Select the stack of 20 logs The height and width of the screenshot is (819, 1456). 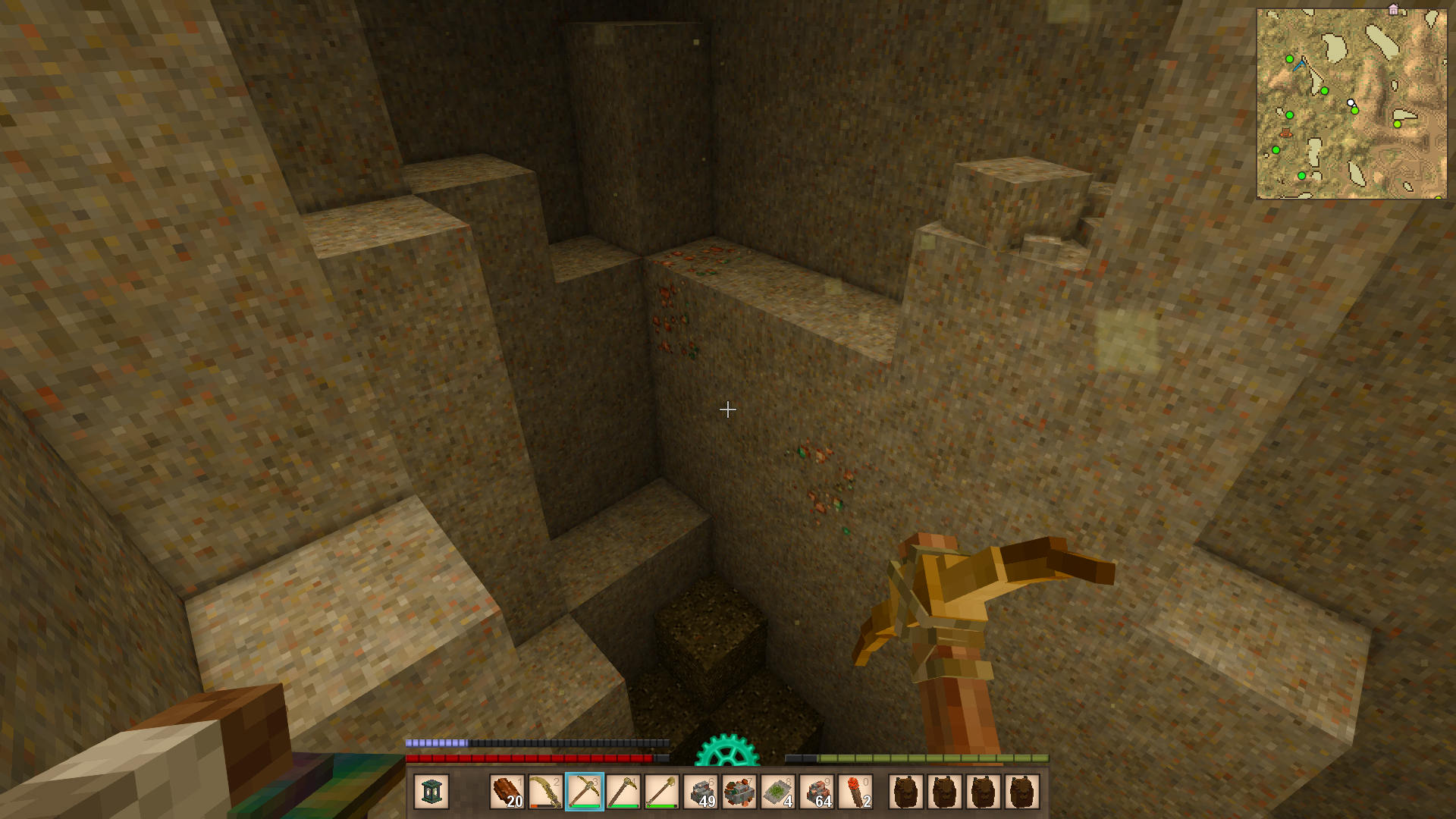point(507,792)
